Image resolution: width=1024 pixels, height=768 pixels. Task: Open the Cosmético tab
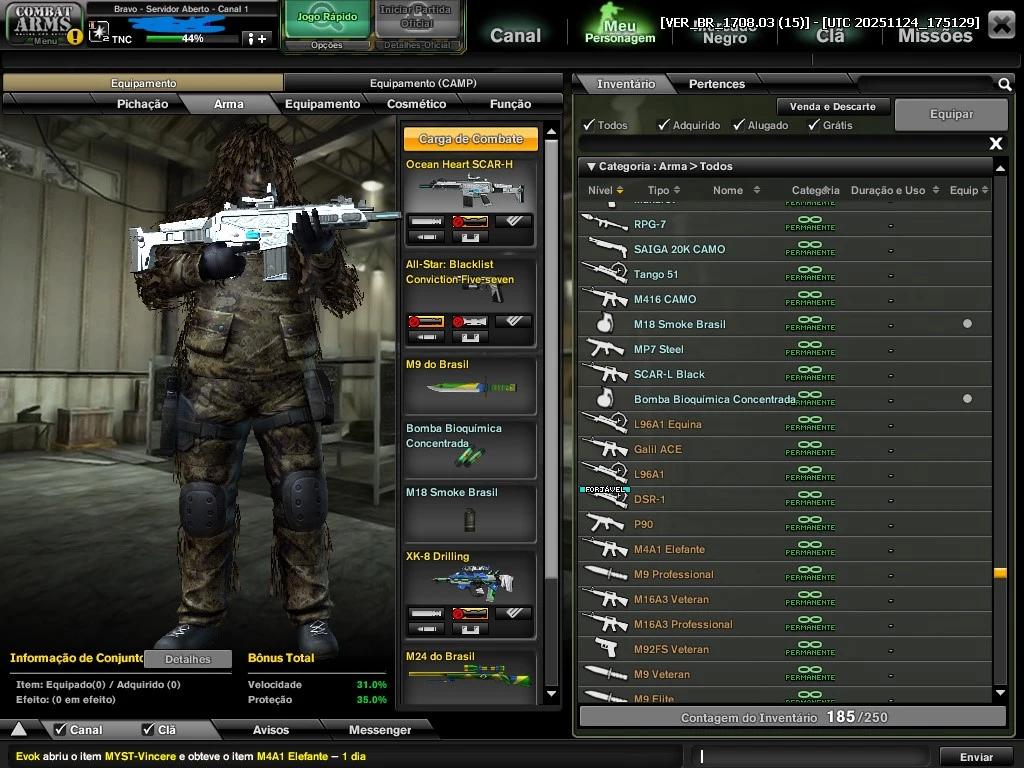416,104
